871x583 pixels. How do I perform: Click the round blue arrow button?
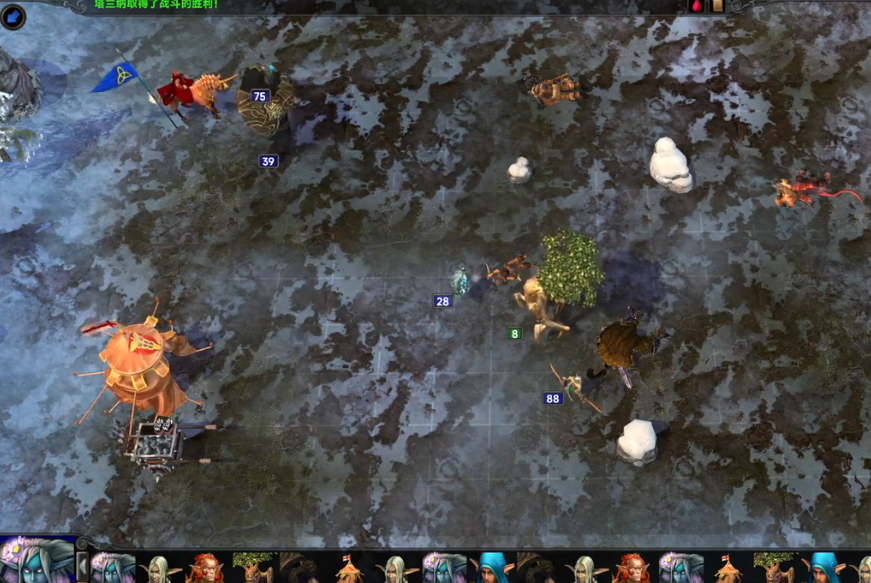[x=13, y=17]
